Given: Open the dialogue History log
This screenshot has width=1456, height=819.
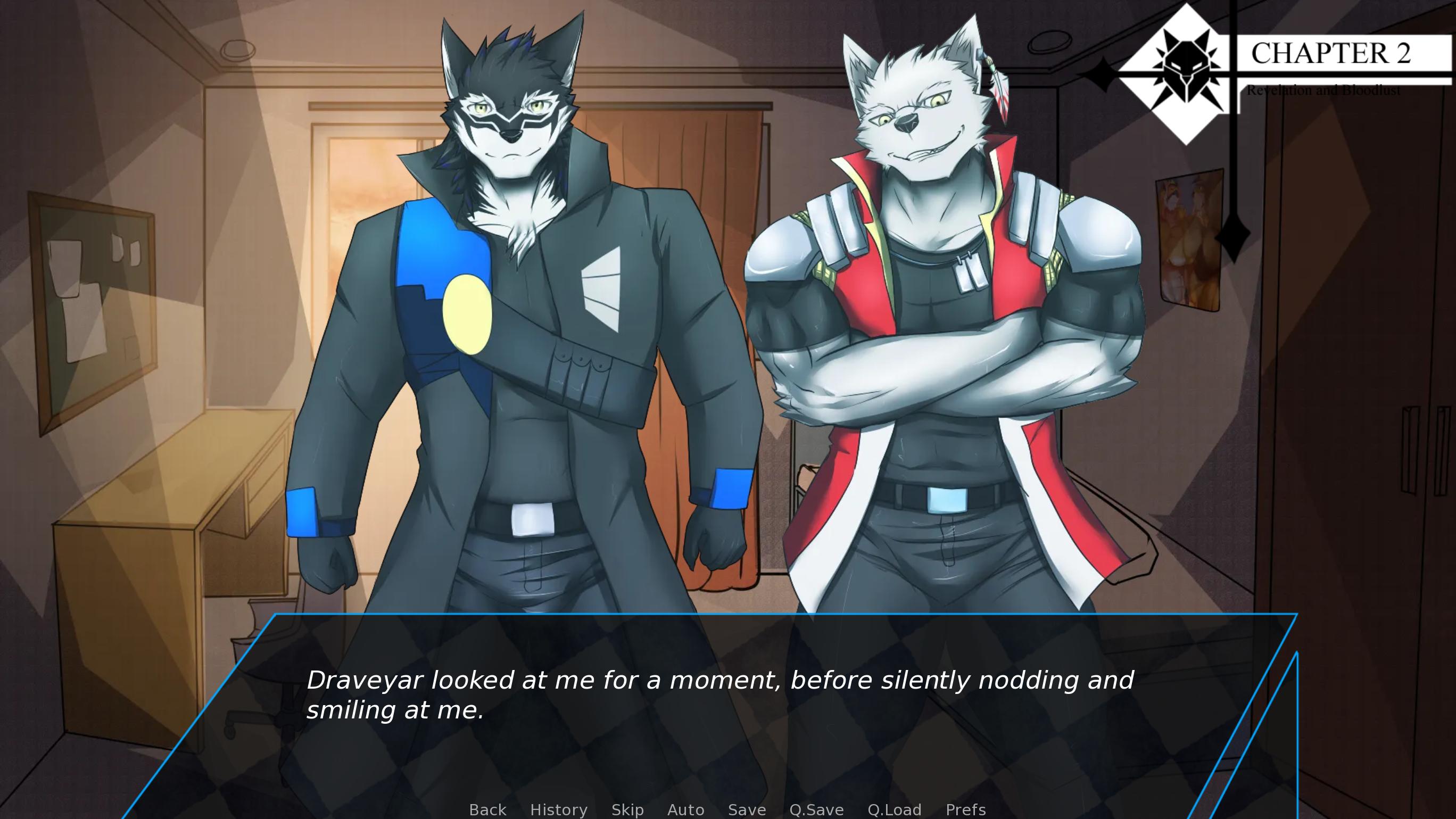Looking at the screenshot, I should click(x=558, y=809).
